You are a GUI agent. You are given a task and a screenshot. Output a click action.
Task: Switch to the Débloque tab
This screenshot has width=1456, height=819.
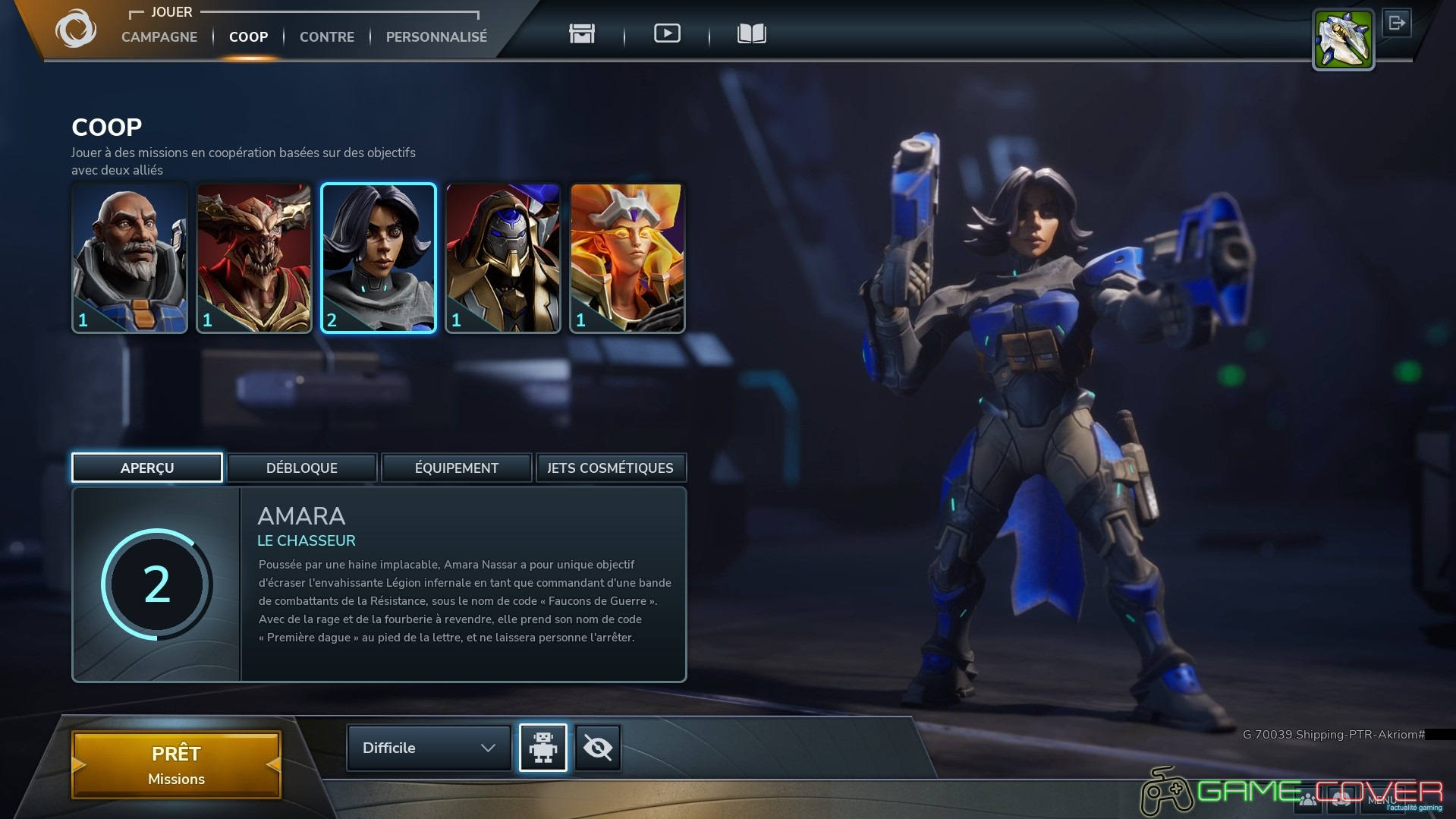302,468
